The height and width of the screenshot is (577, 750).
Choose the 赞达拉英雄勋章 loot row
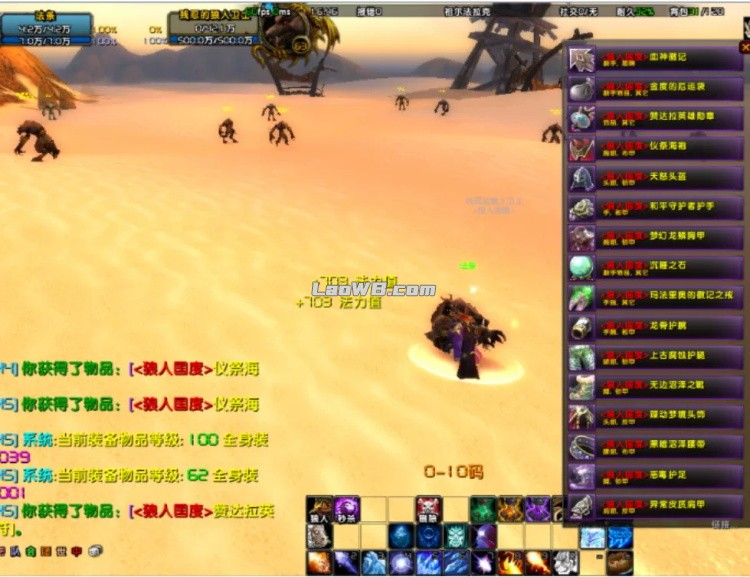point(655,119)
